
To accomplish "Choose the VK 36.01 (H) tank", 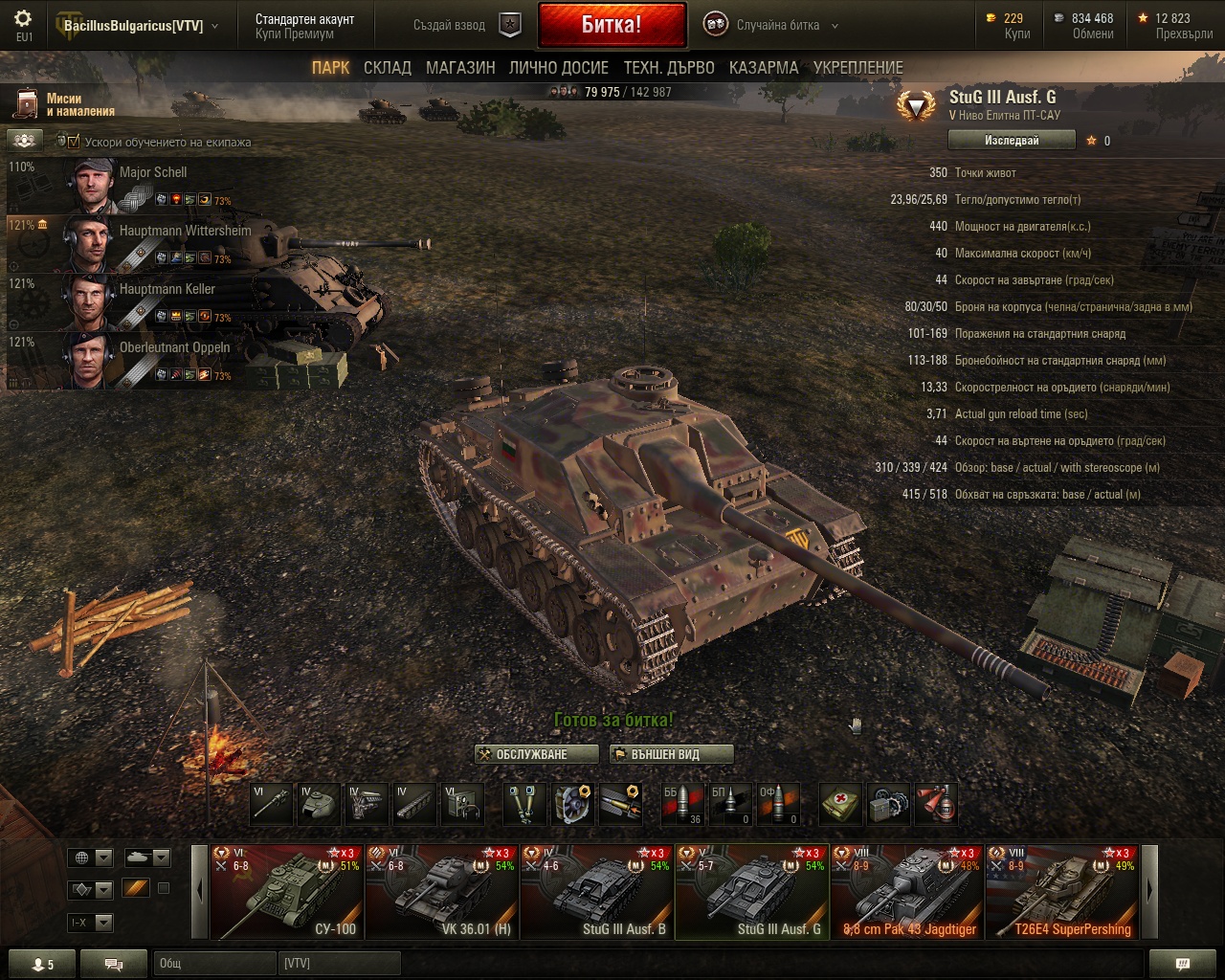I will tap(441, 892).
